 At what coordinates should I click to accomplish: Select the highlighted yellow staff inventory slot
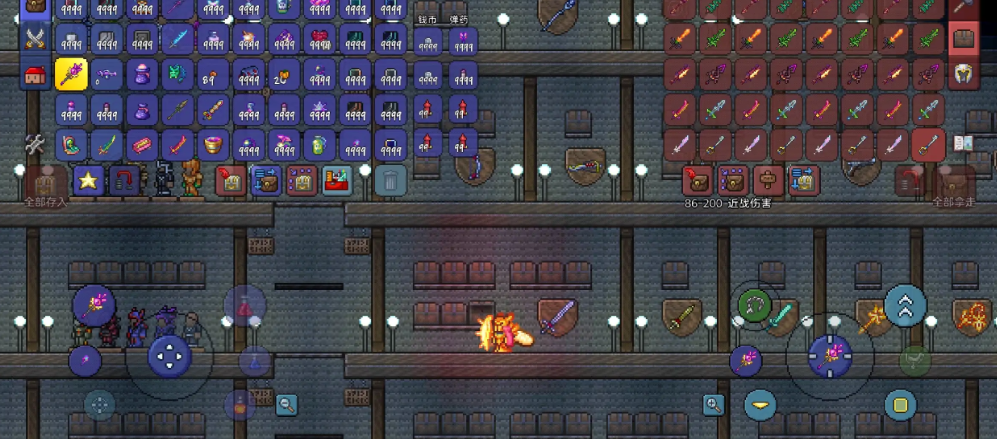[x=71, y=74]
